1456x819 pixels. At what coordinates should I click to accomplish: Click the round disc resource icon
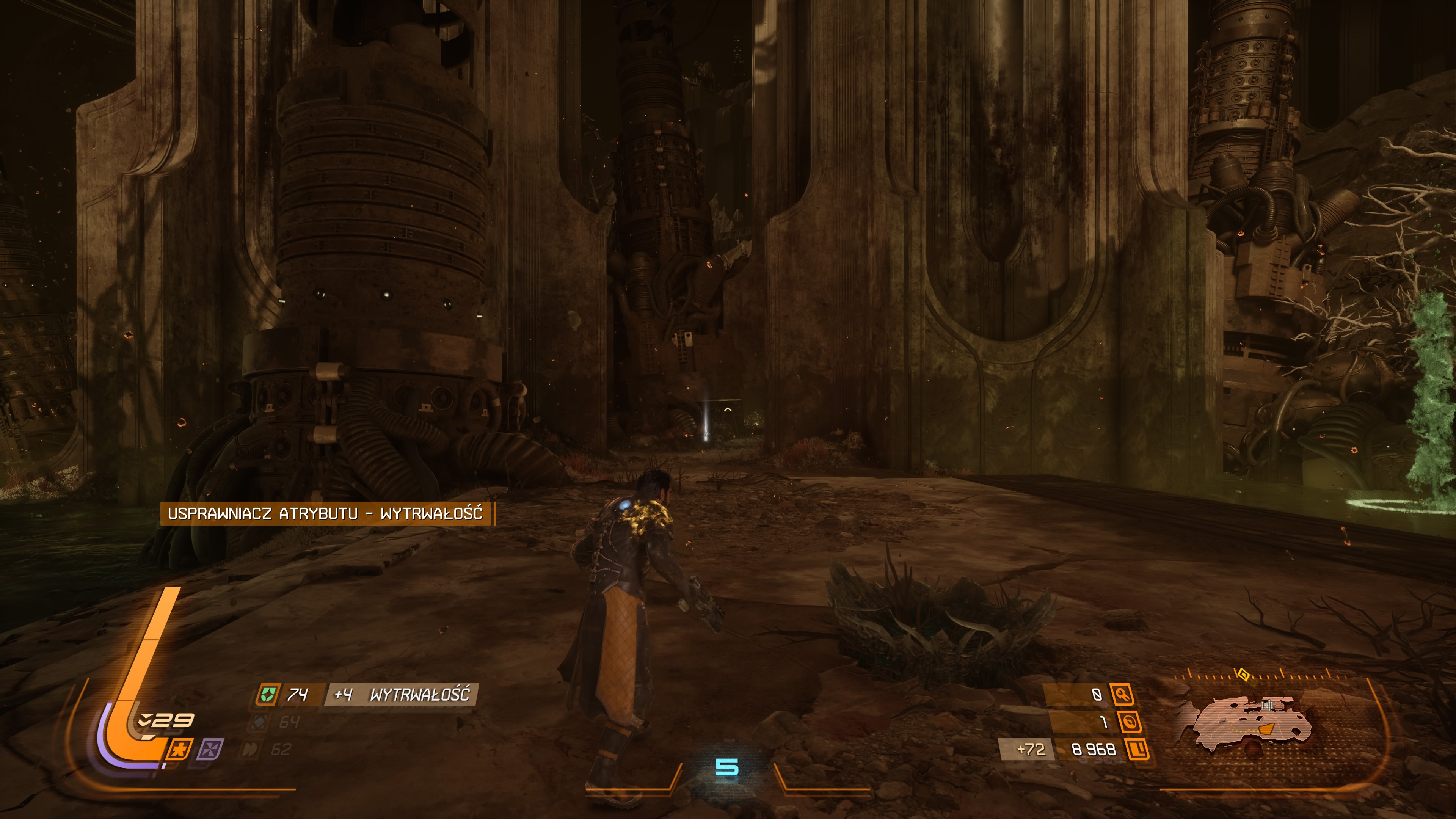[x=1129, y=722]
